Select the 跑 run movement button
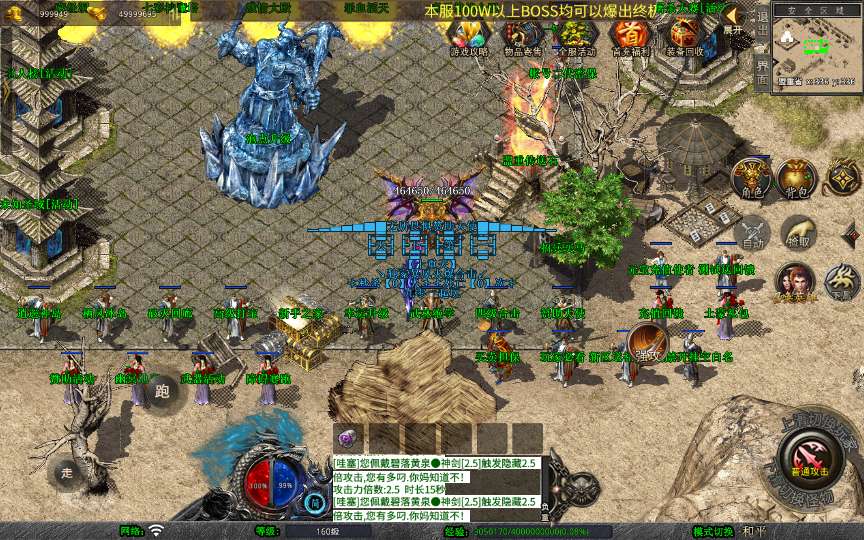 (163, 393)
